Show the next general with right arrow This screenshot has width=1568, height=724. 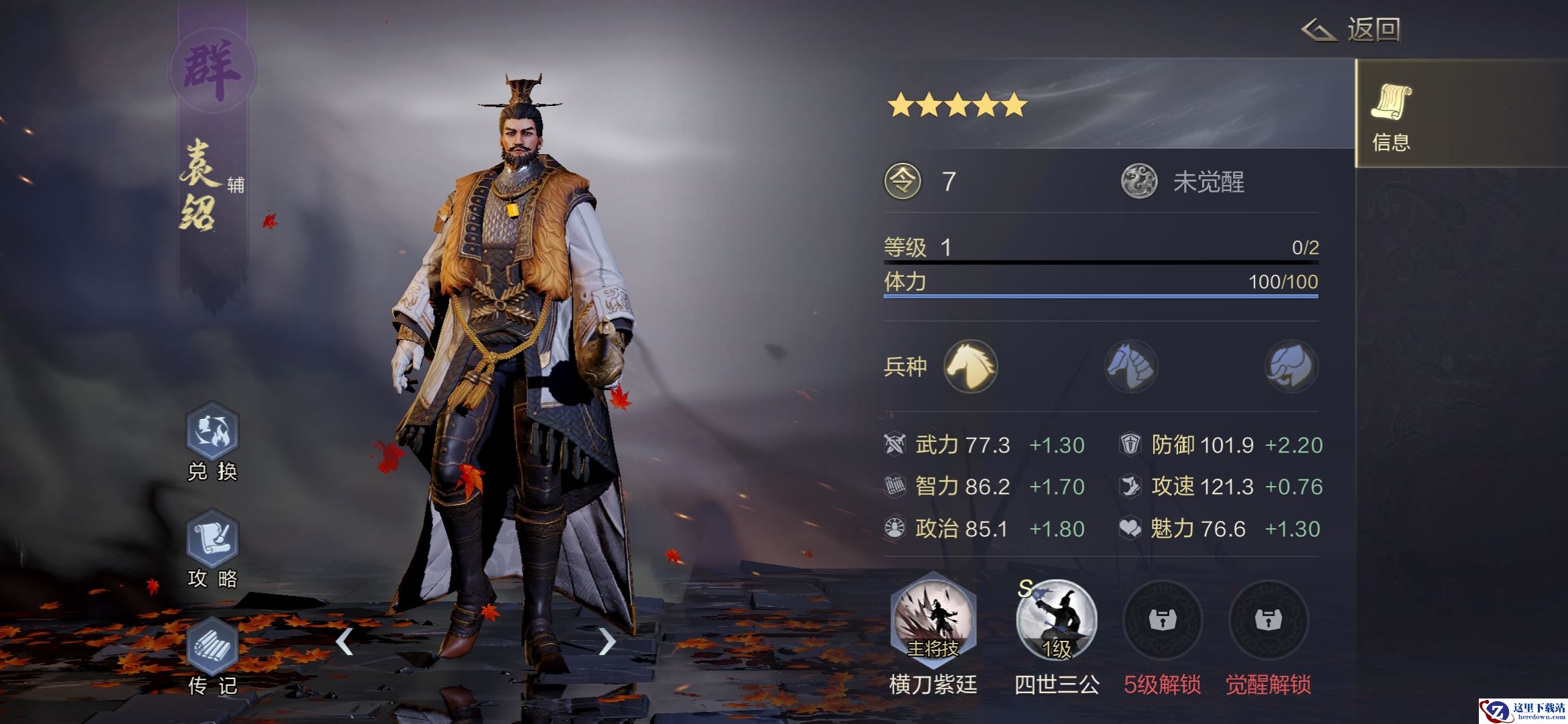606,642
